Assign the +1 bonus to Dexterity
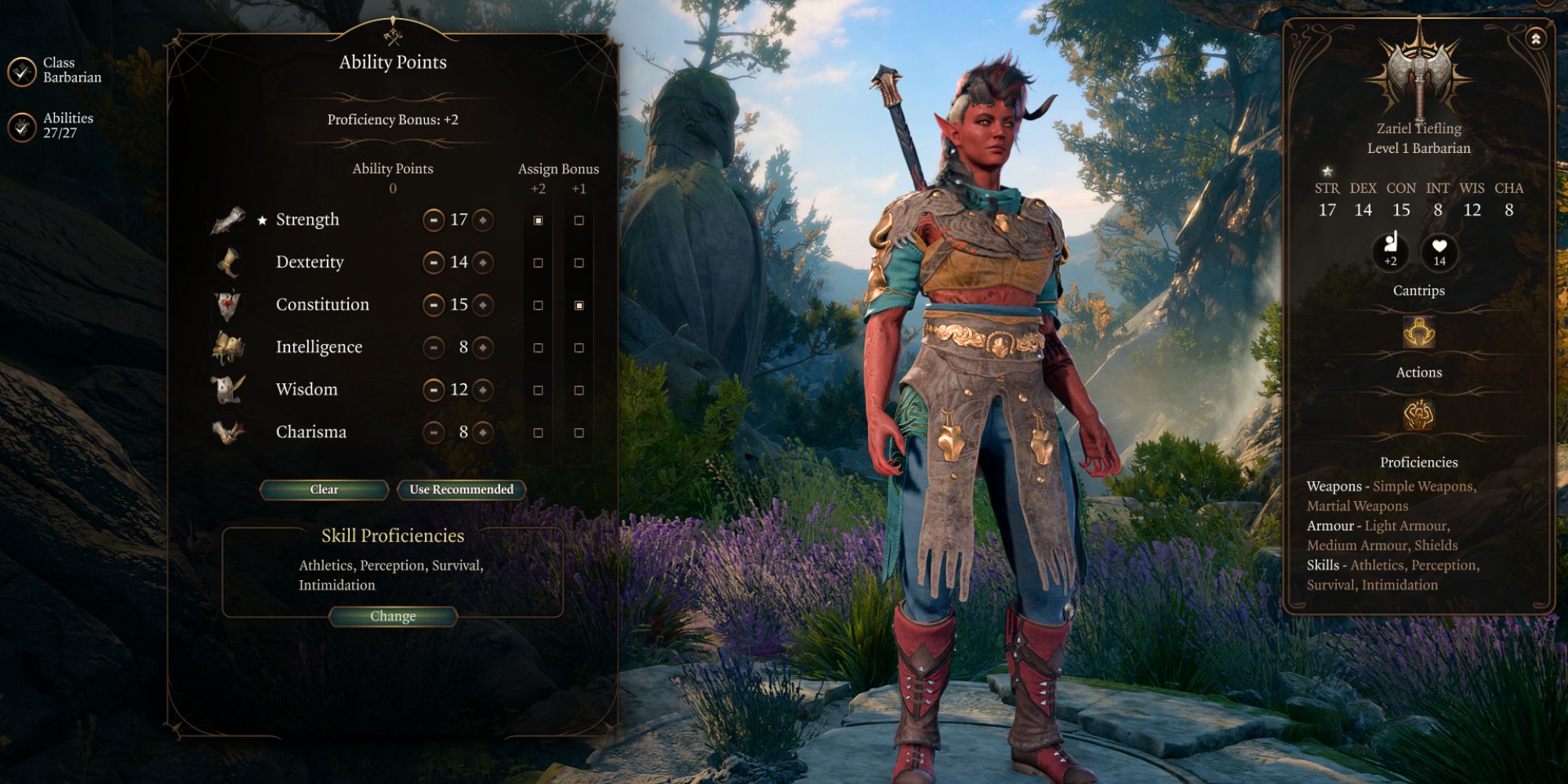Viewport: 1568px width, 784px height. click(x=579, y=263)
